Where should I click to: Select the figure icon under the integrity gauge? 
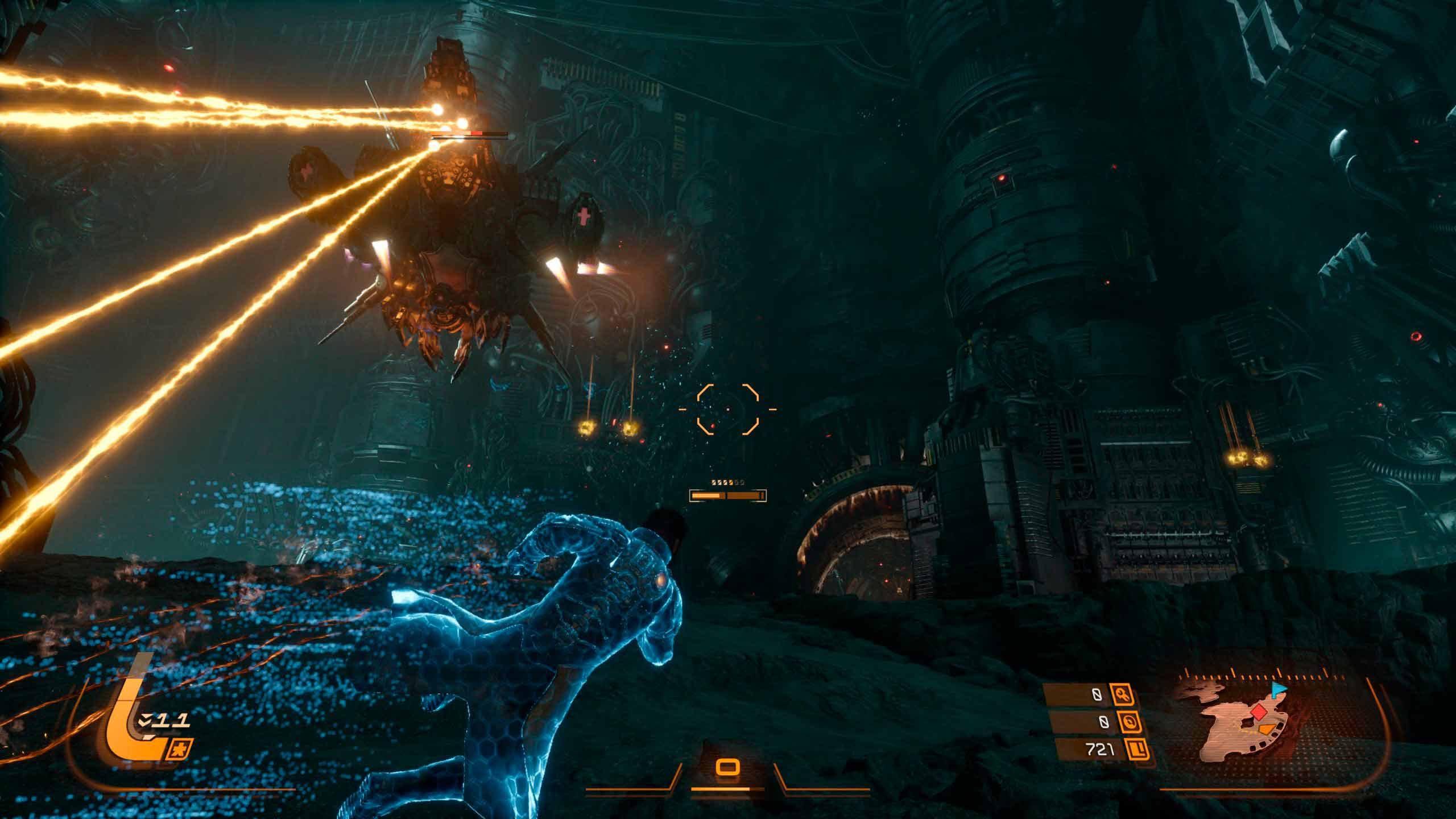click(x=181, y=749)
